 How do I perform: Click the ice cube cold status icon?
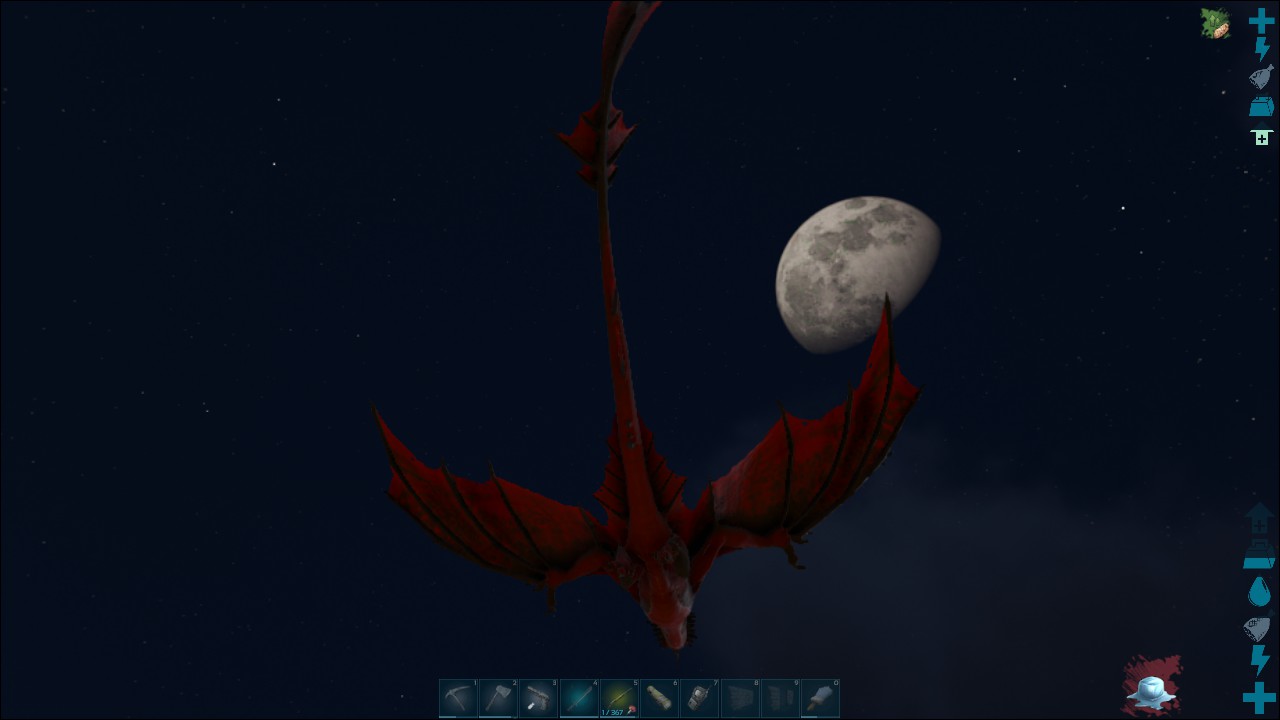(1151, 687)
